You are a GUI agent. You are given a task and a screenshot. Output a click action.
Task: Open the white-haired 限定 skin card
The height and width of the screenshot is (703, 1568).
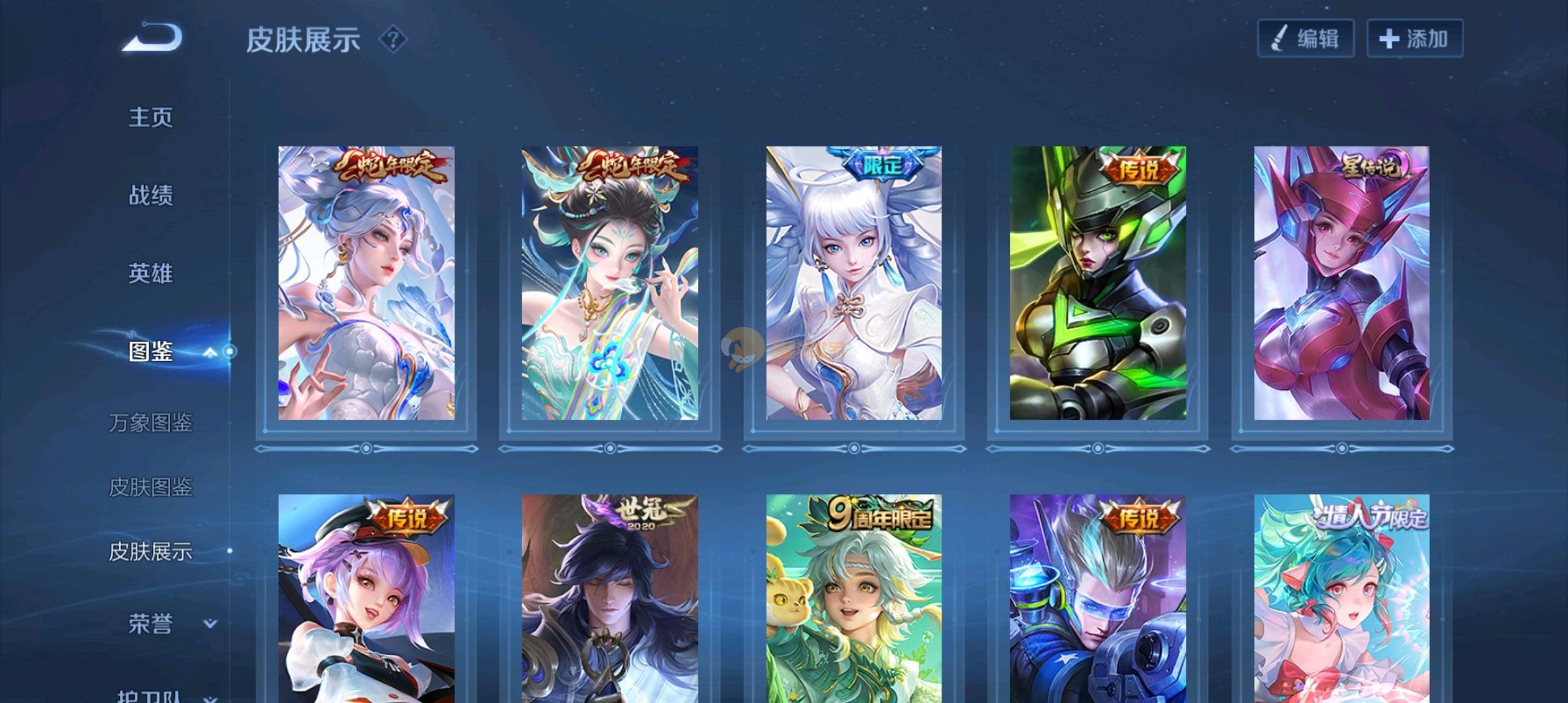click(x=854, y=283)
